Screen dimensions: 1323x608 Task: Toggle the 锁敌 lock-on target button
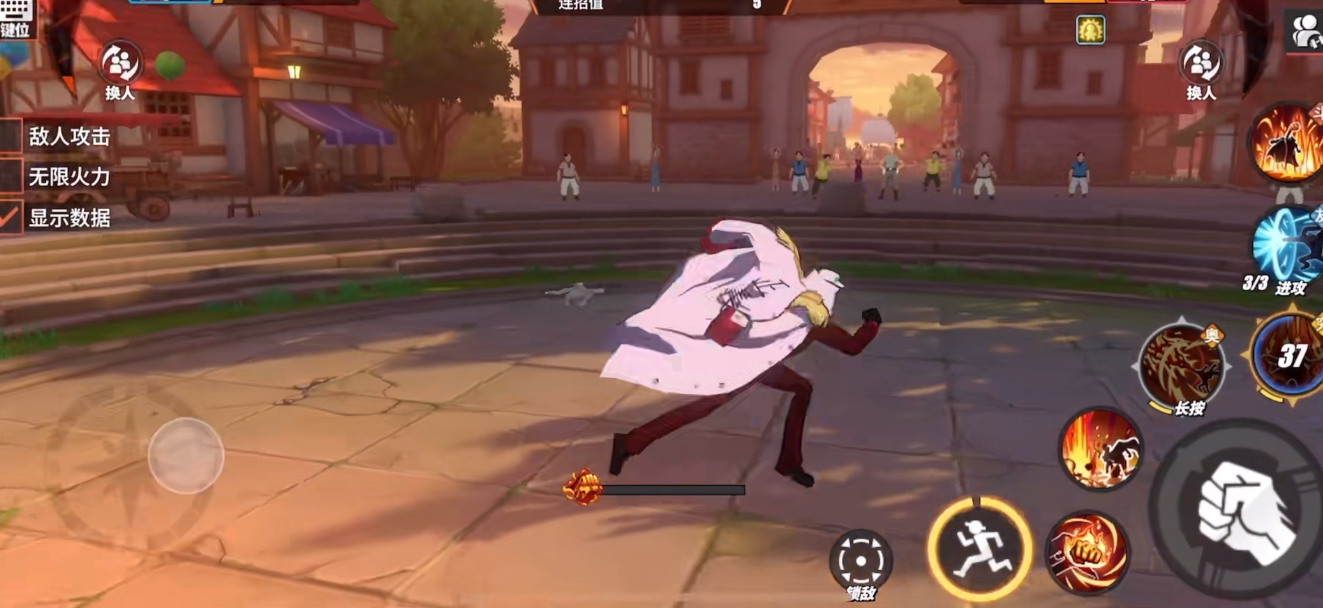point(861,560)
